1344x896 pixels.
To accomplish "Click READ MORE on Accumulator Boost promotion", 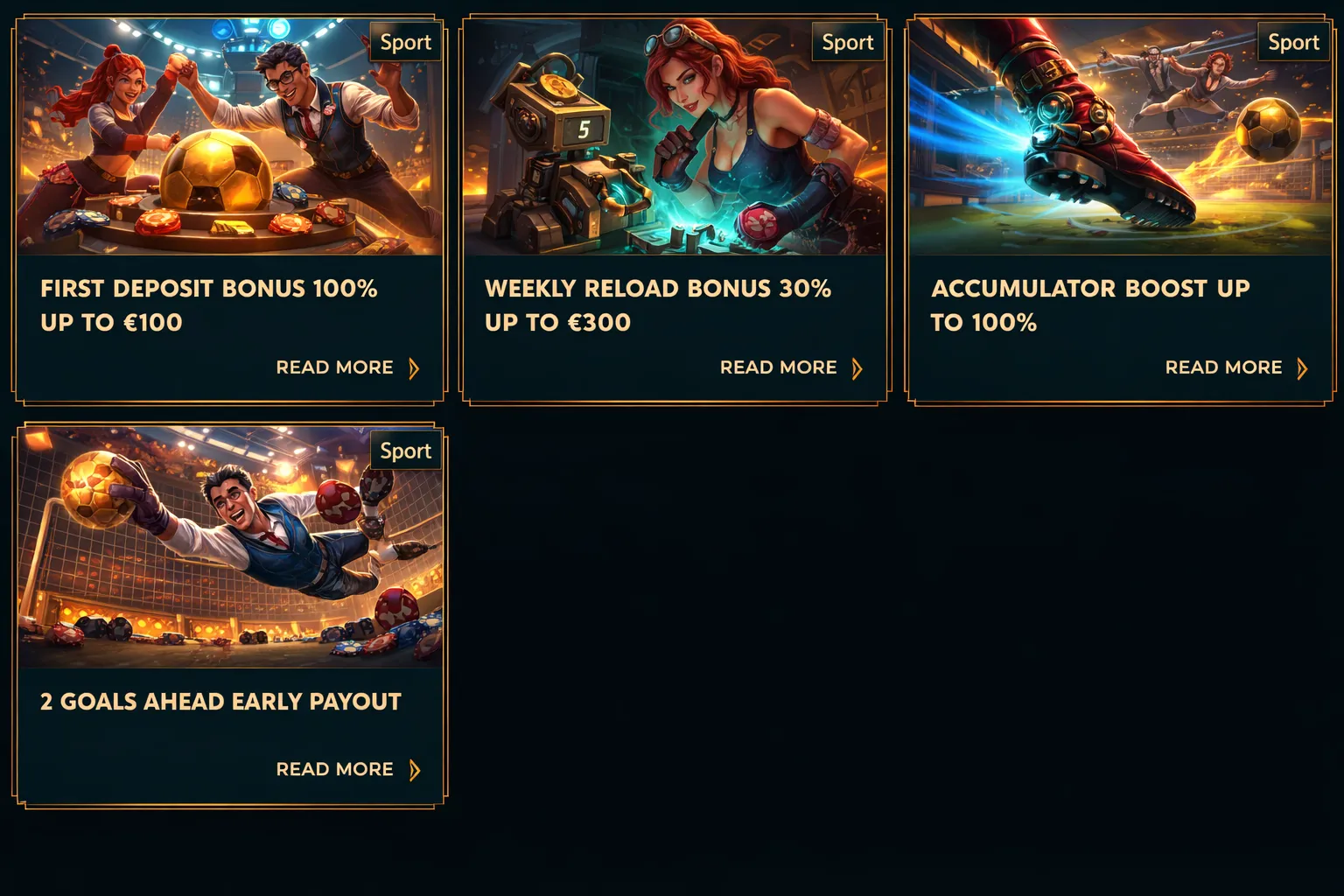I will point(1224,367).
